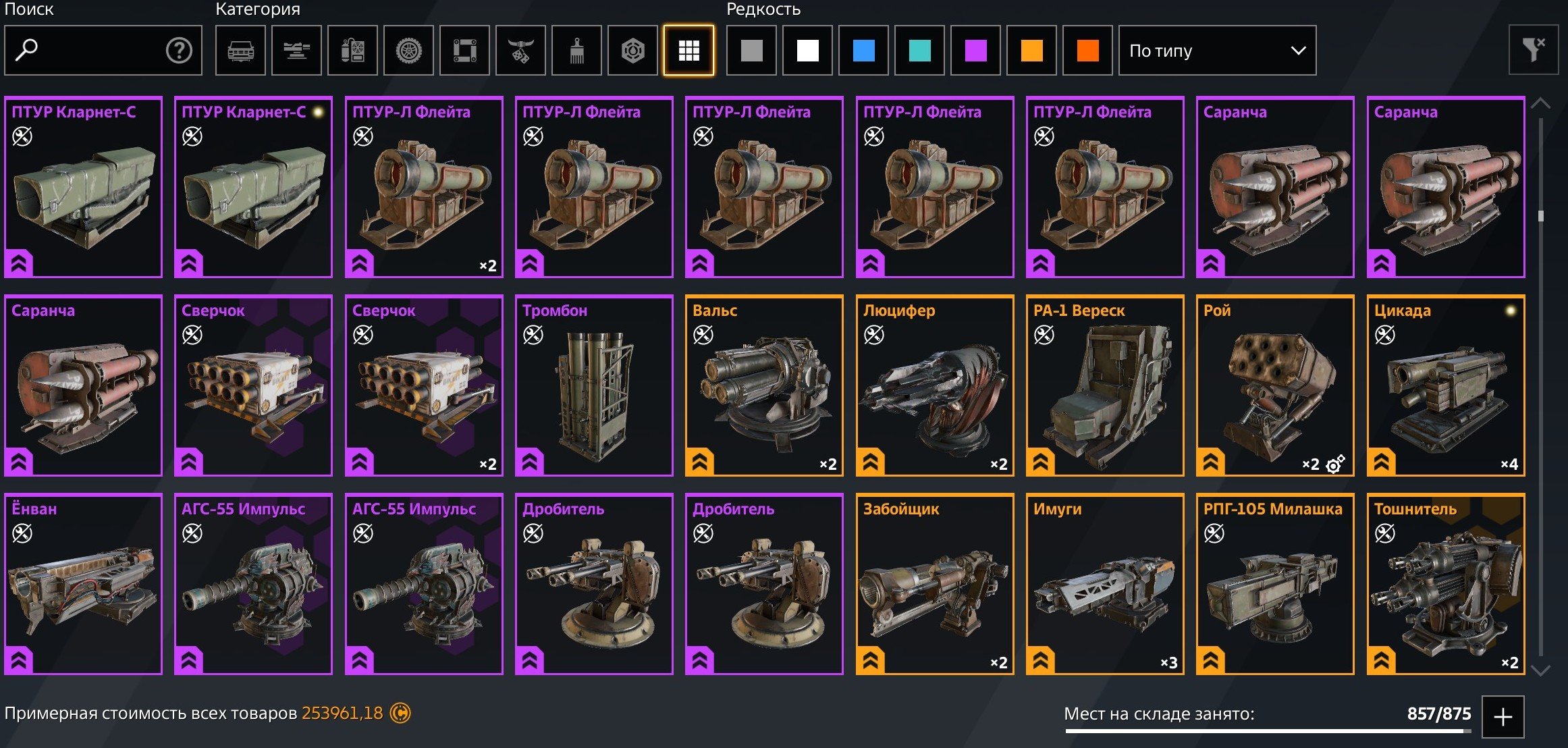Select the Рой rocket launcher tile
The height and width of the screenshot is (748, 1568).
(1275, 385)
